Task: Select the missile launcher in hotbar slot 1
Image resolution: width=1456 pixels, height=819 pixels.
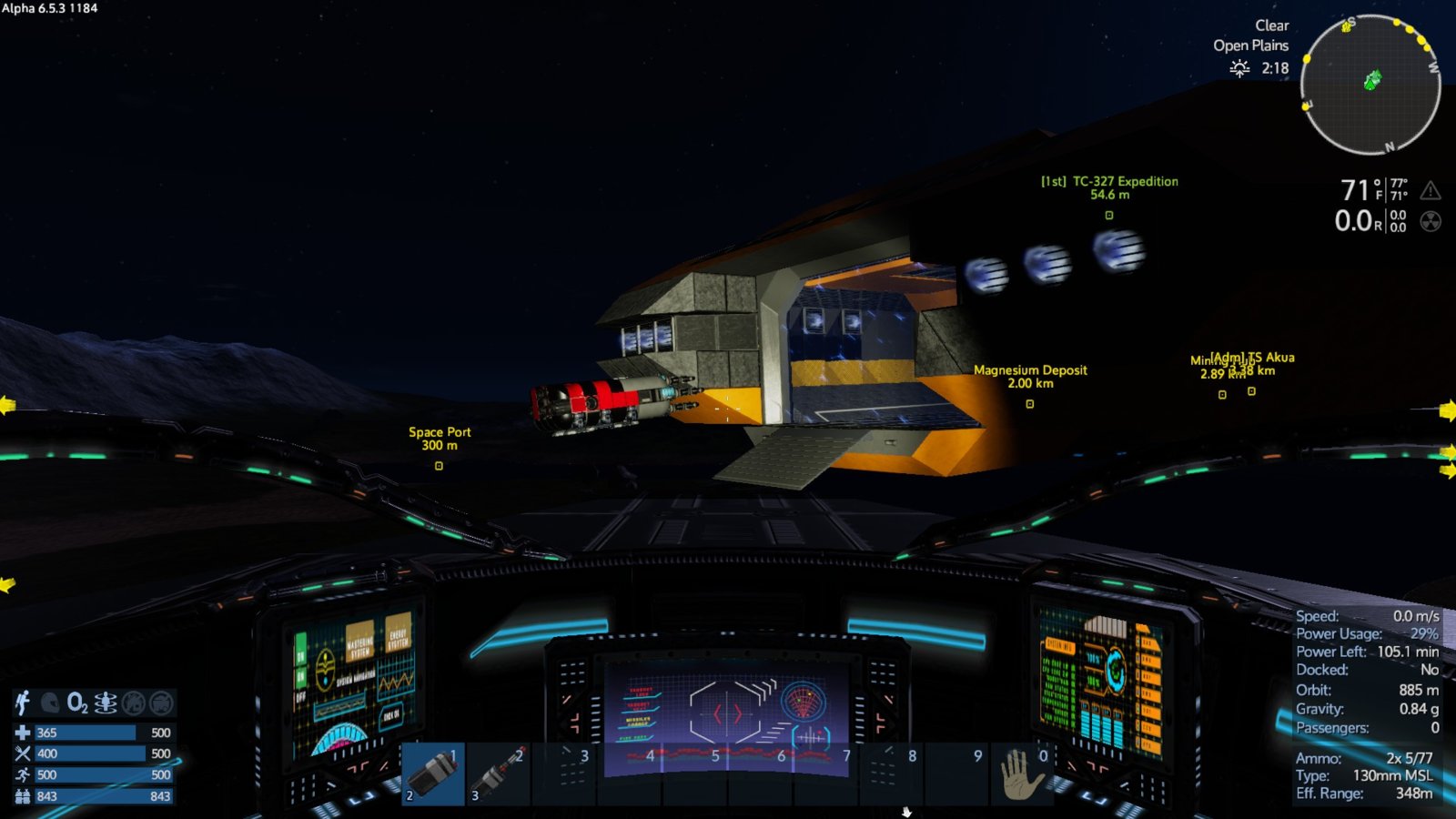Action: point(433,773)
